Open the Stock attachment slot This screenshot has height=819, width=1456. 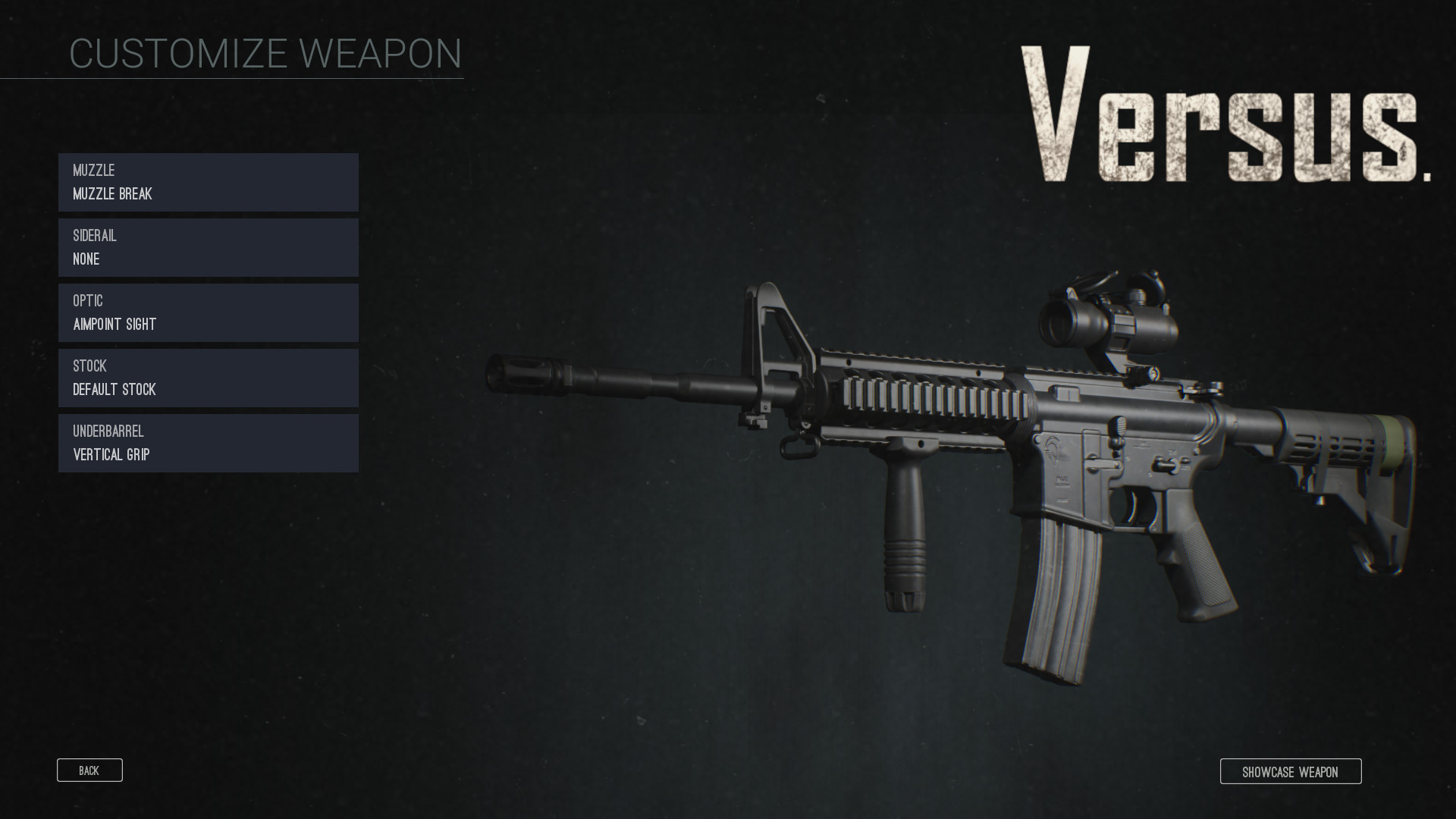click(x=207, y=378)
